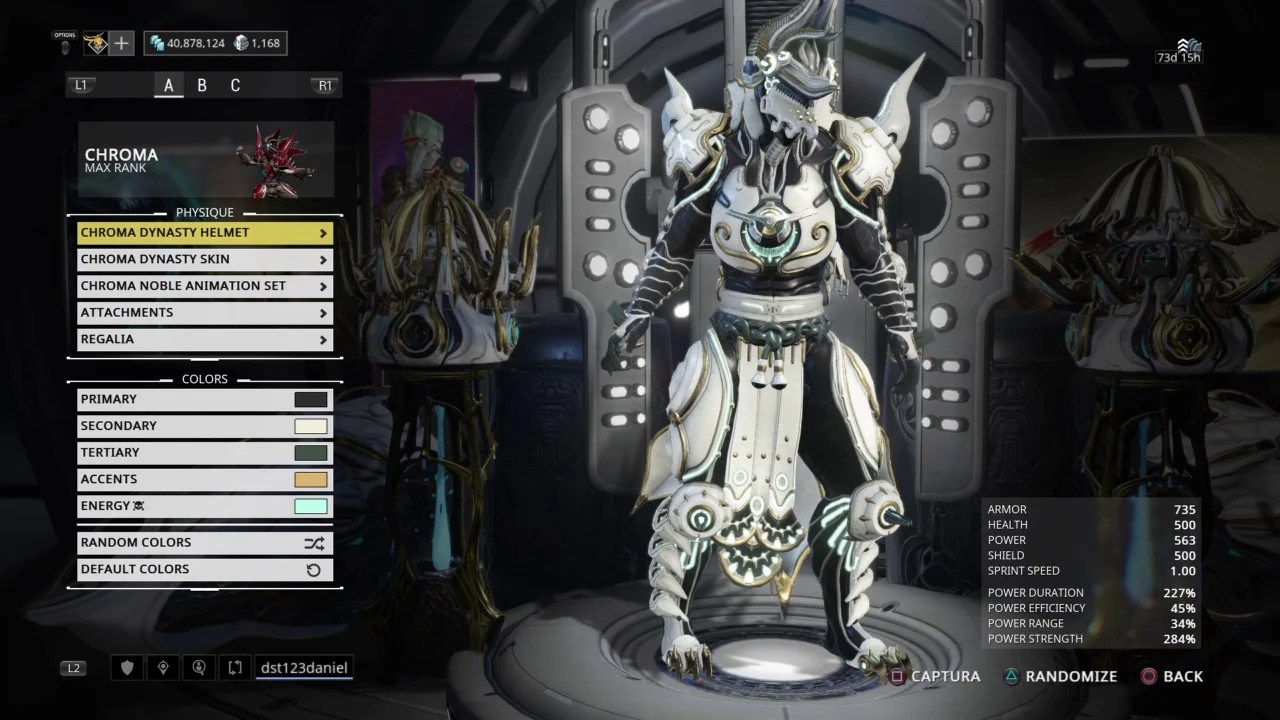Switch to appearance config C

click(x=235, y=85)
